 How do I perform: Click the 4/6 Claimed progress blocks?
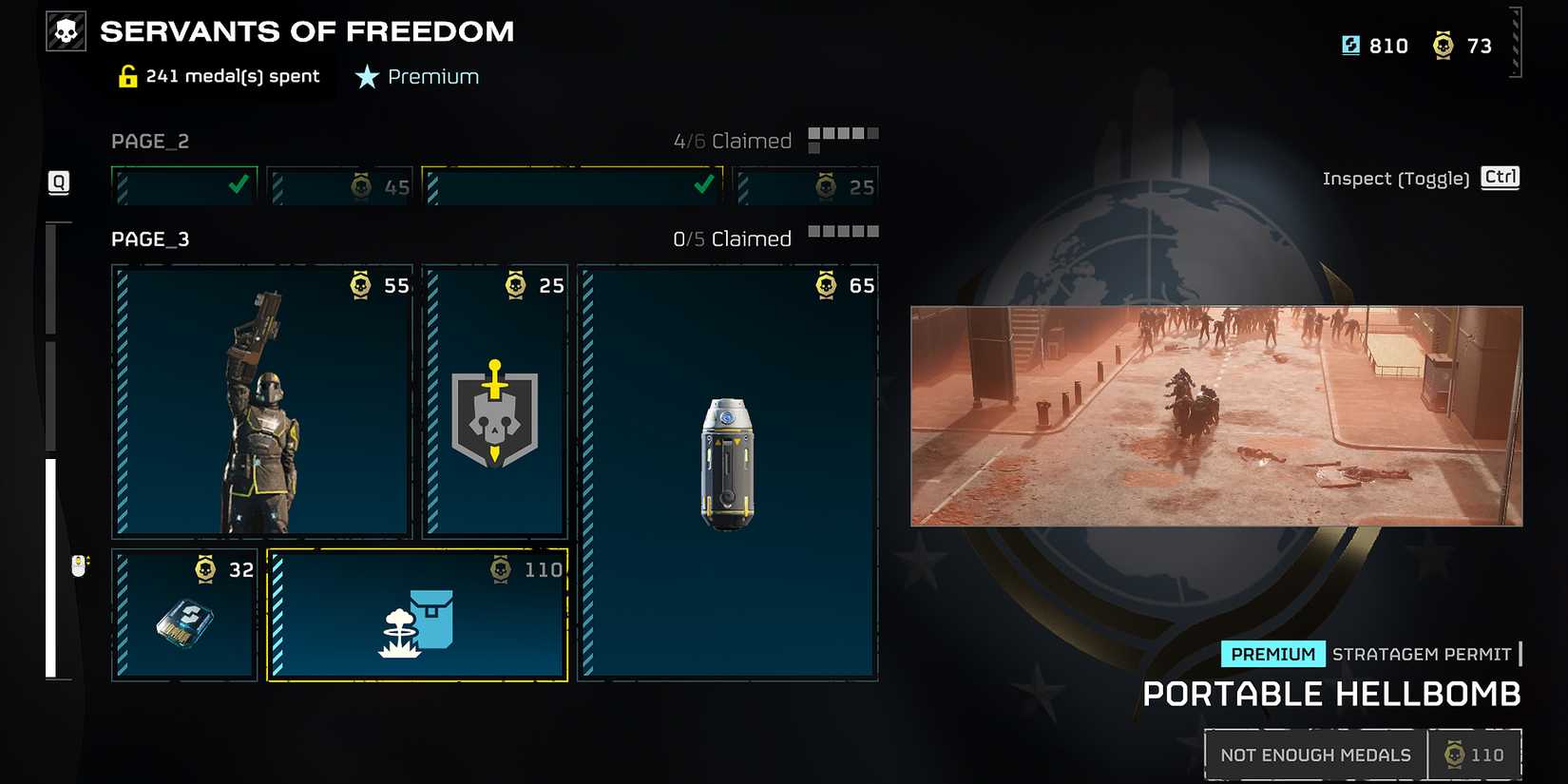click(x=842, y=135)
